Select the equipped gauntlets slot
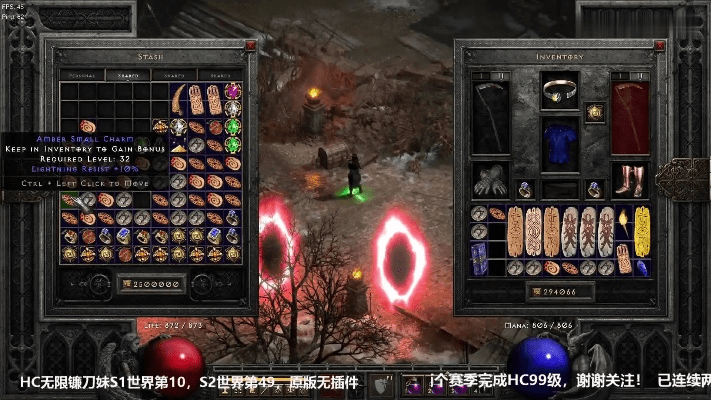The image size is (711, 400). coord(492,180)
